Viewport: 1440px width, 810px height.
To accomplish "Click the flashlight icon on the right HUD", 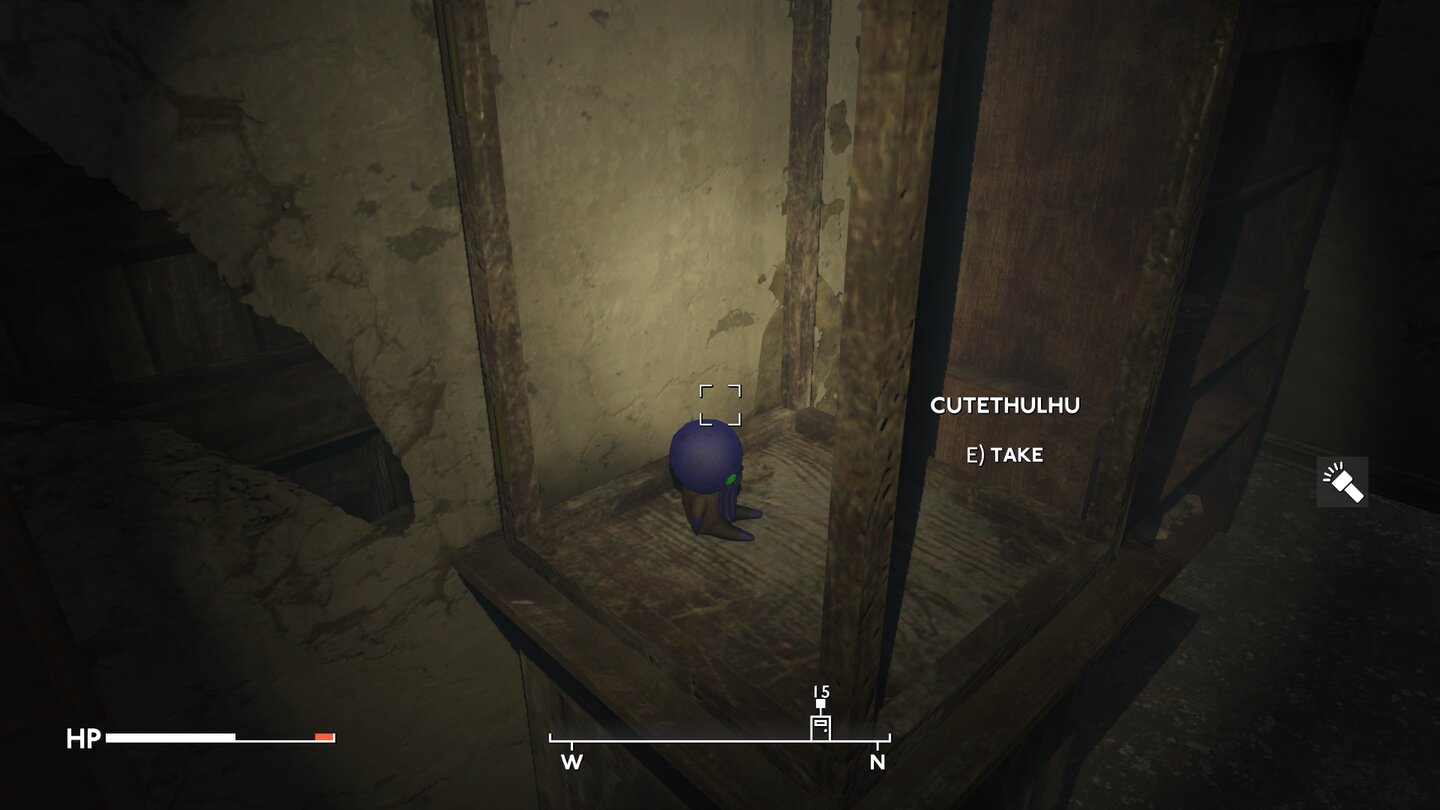I will (1341, 481).
